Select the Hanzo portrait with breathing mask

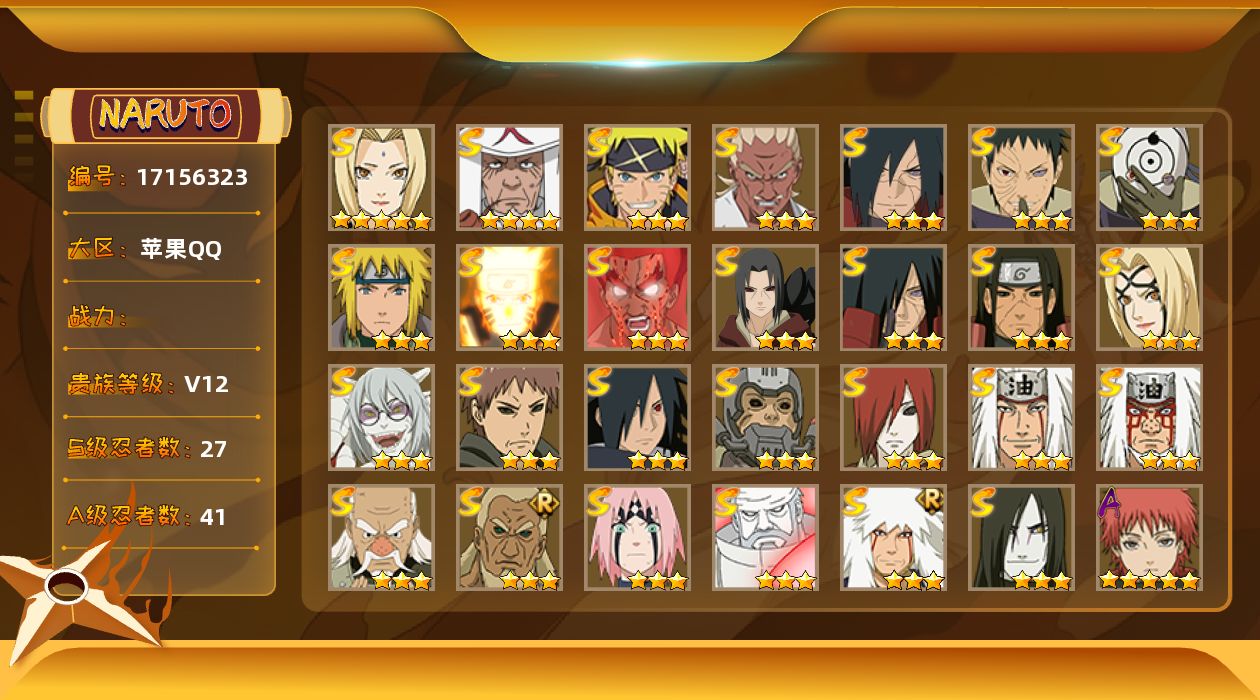click(765, 417)
